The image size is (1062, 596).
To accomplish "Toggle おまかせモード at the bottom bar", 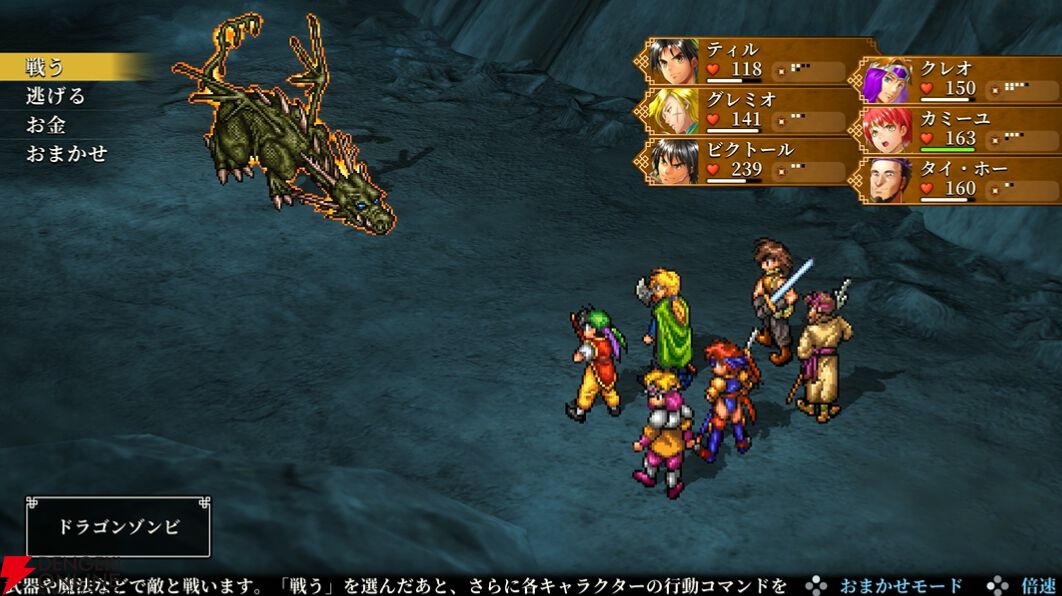I will (900, 586).
